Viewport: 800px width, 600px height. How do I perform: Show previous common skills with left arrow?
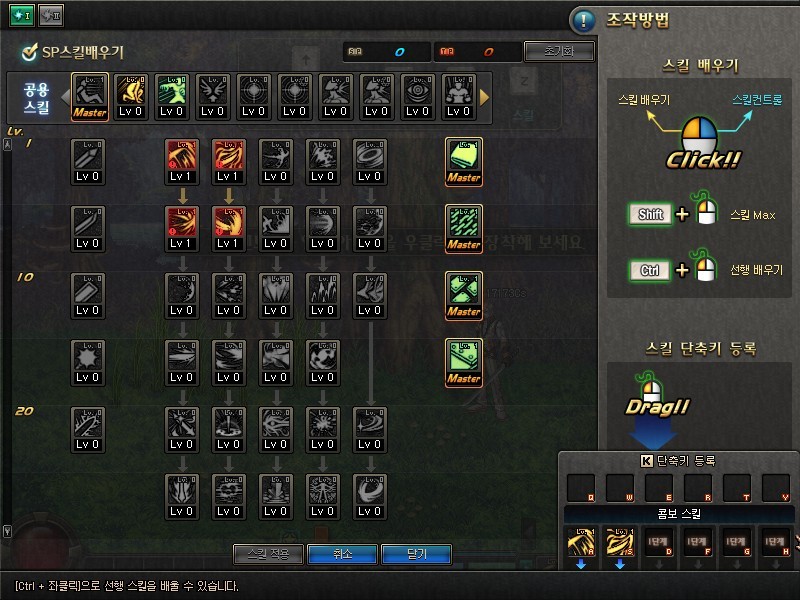click(x=63, y=97)
